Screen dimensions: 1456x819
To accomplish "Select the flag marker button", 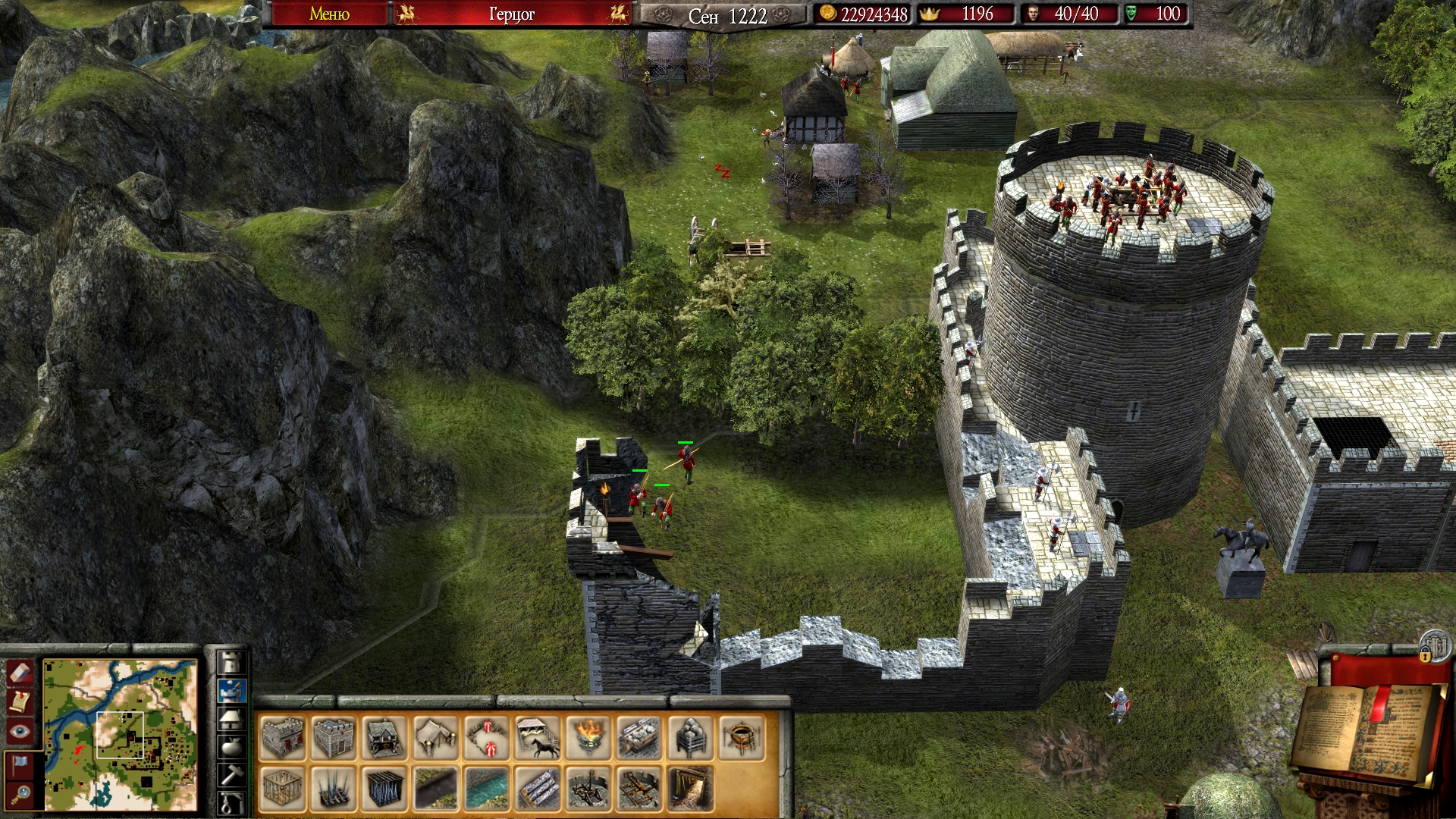I will [19, 762].
